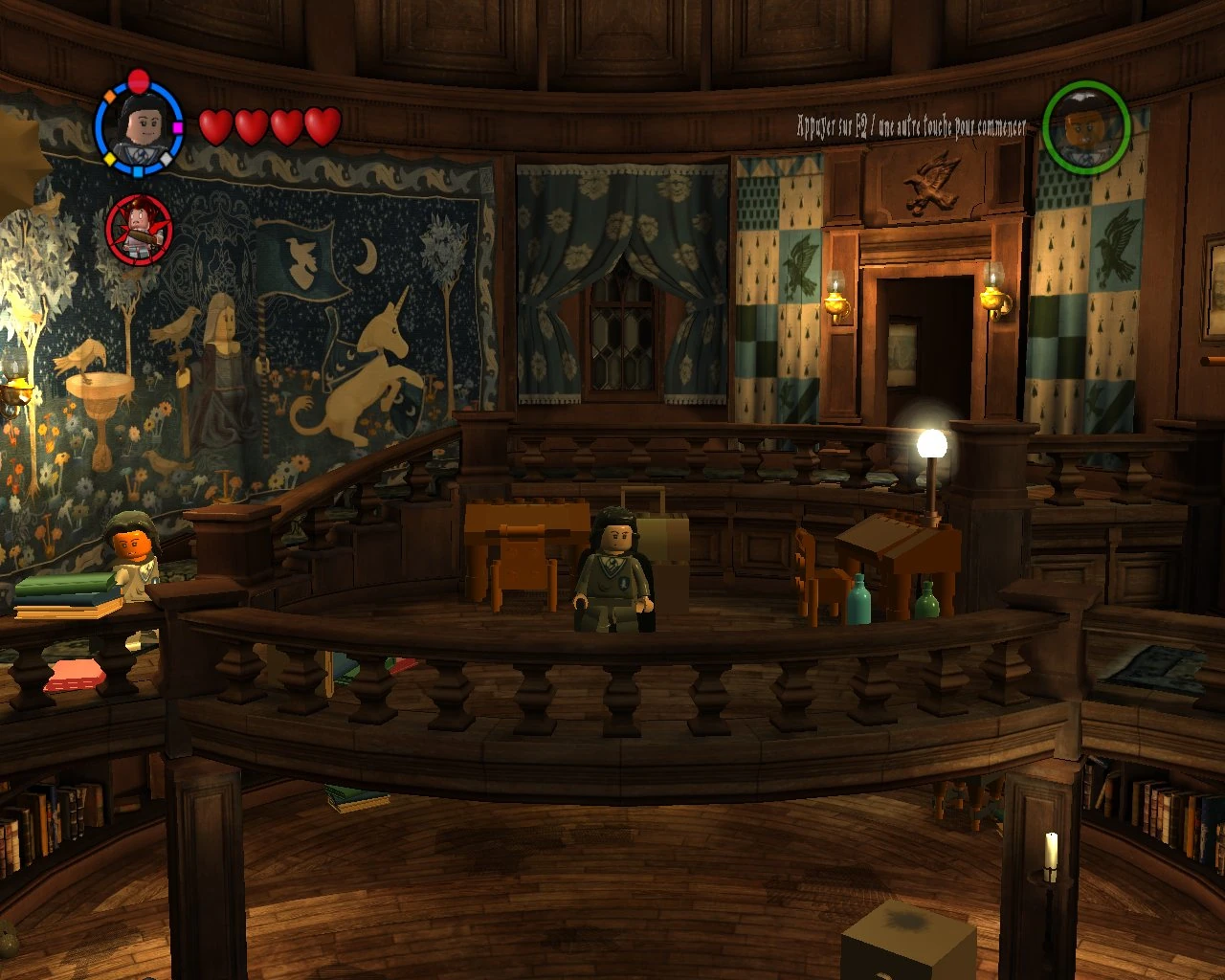Click the player one character portrait
This screenshot has height=980, width=1225.
[x=139, y=125]
